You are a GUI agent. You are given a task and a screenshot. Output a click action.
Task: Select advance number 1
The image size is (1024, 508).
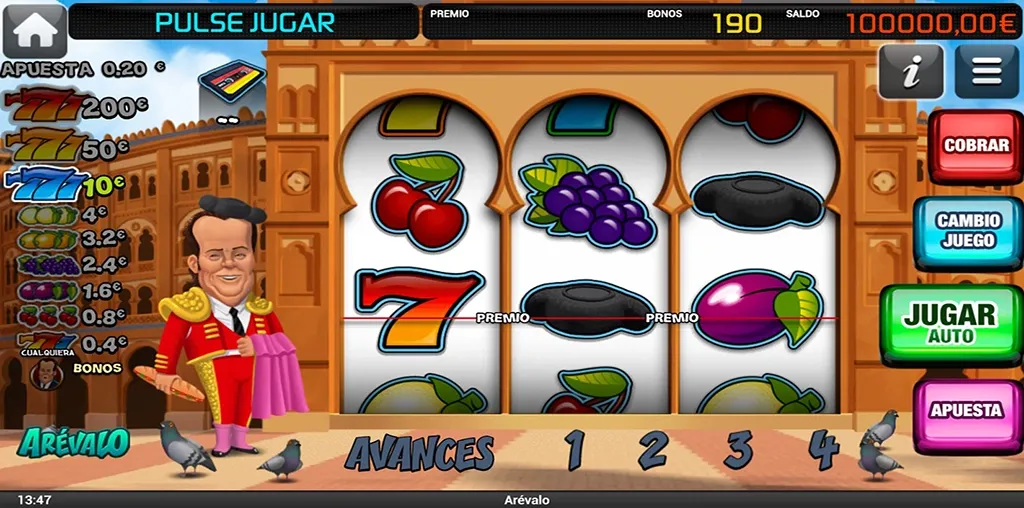(x=575, y=451)
